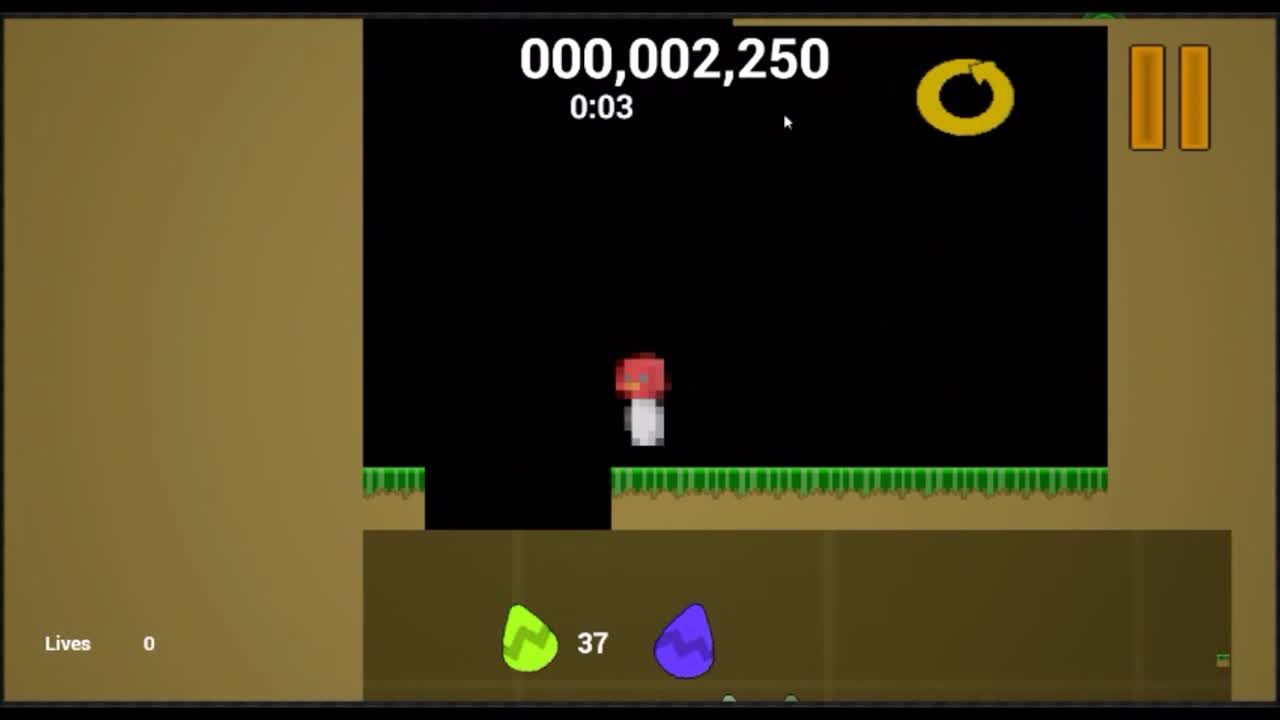This screenshot has width=1280, height=720.
Task: Click the Lives counter showing 0
Action: [x=148, y=644]
